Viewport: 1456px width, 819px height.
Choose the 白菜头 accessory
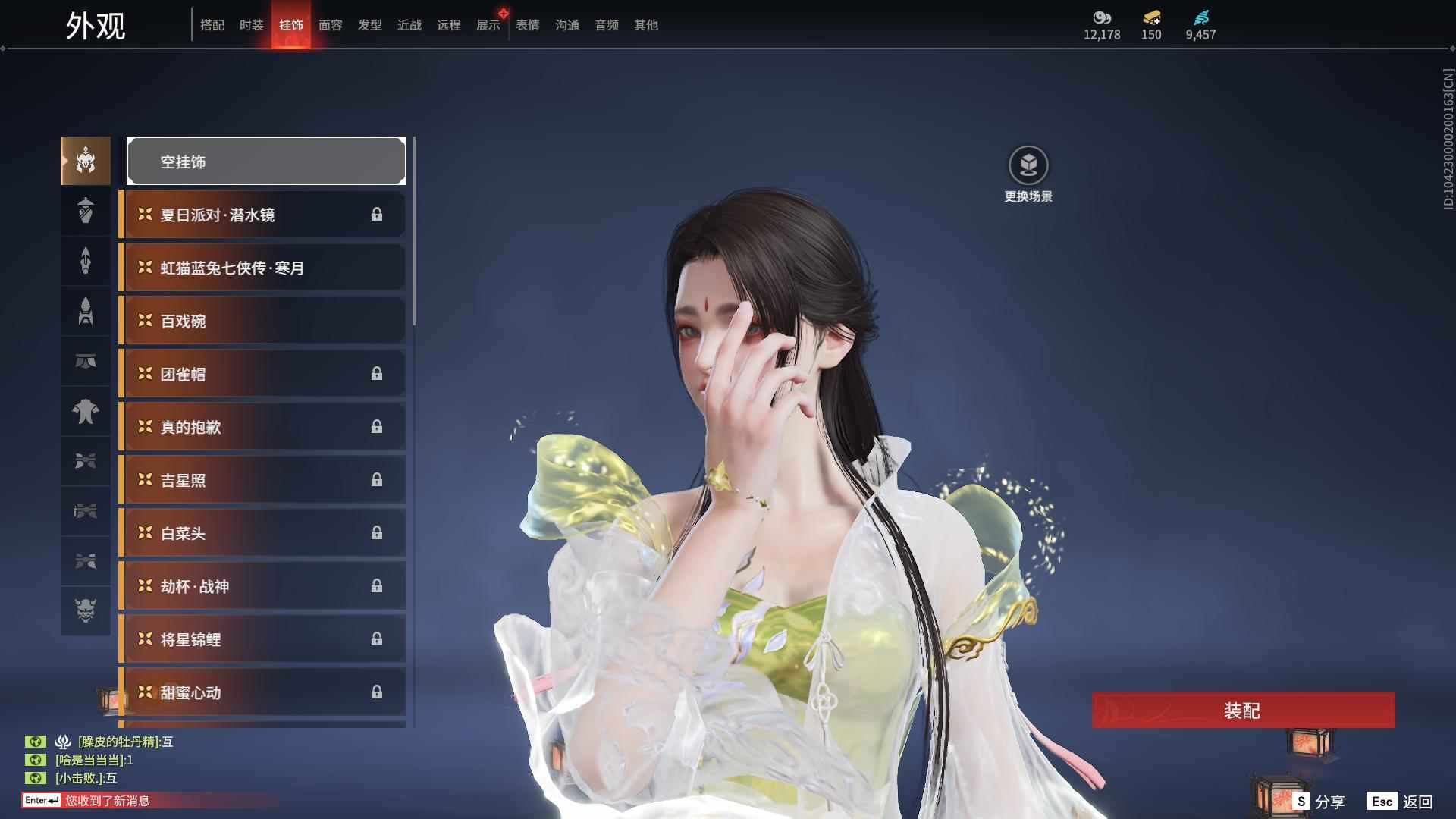coord(262,533)
